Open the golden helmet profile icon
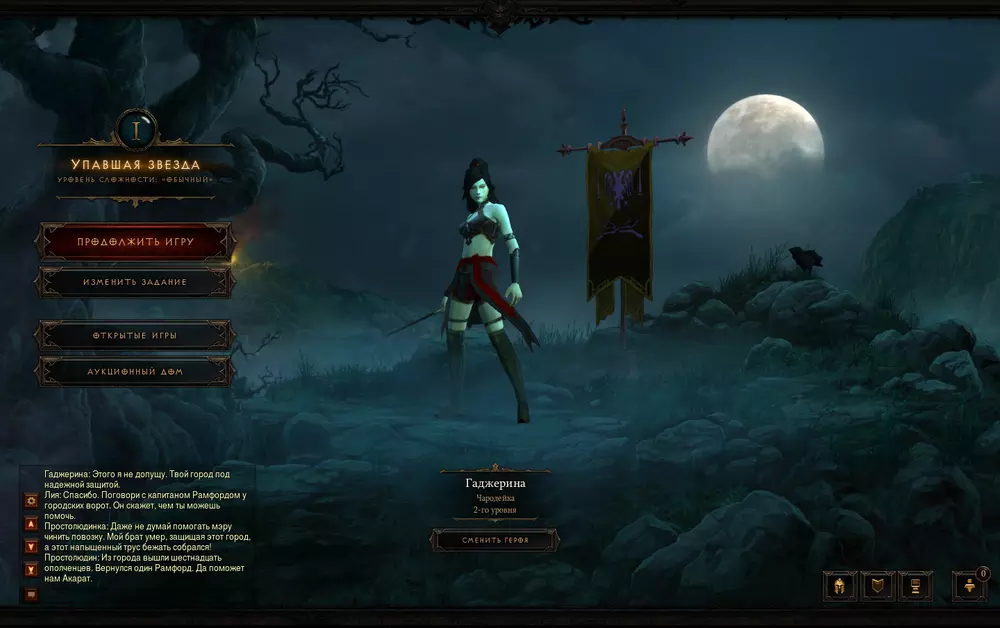This screenshot has height=628, width=1000. [x=840, y=586]
